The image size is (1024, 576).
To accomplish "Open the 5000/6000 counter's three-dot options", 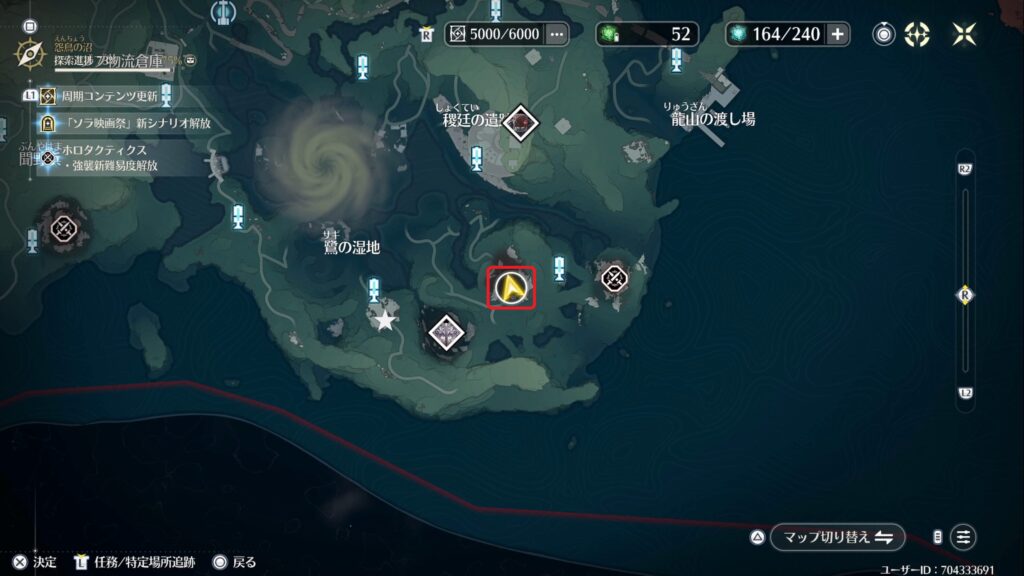I will pos(556,34).
